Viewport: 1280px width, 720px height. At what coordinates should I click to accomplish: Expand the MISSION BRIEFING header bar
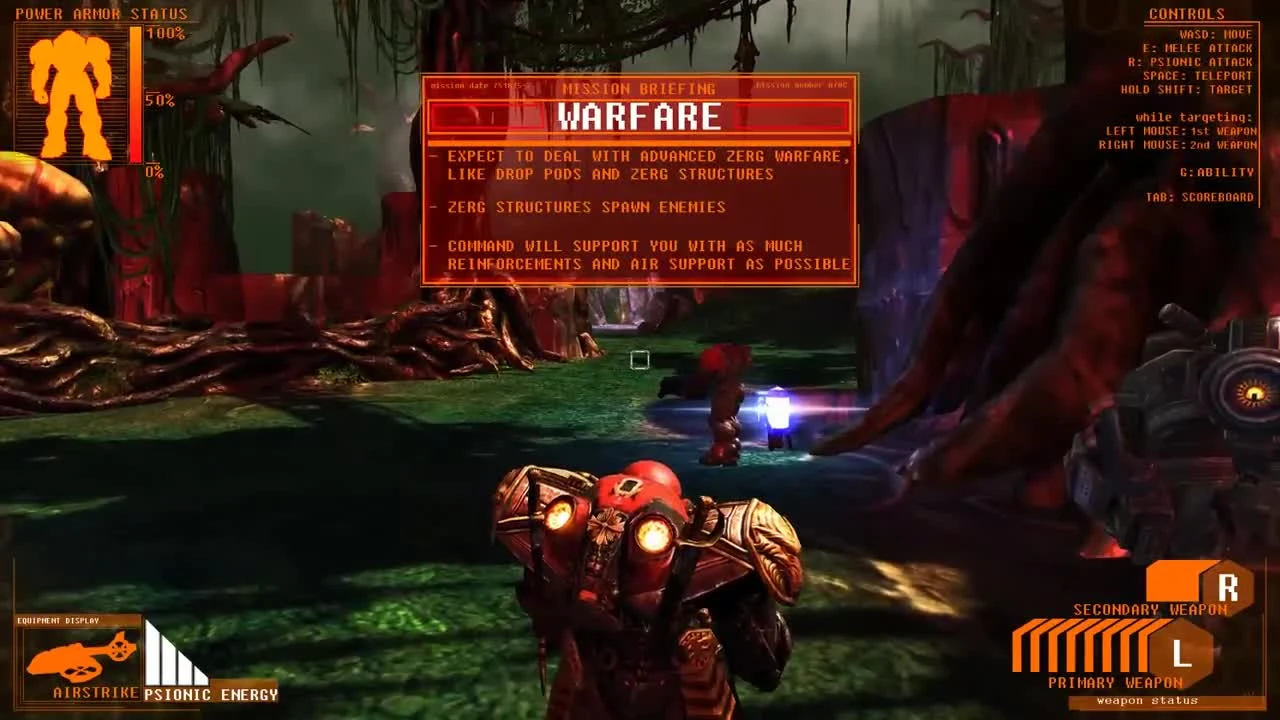point(640,89)
